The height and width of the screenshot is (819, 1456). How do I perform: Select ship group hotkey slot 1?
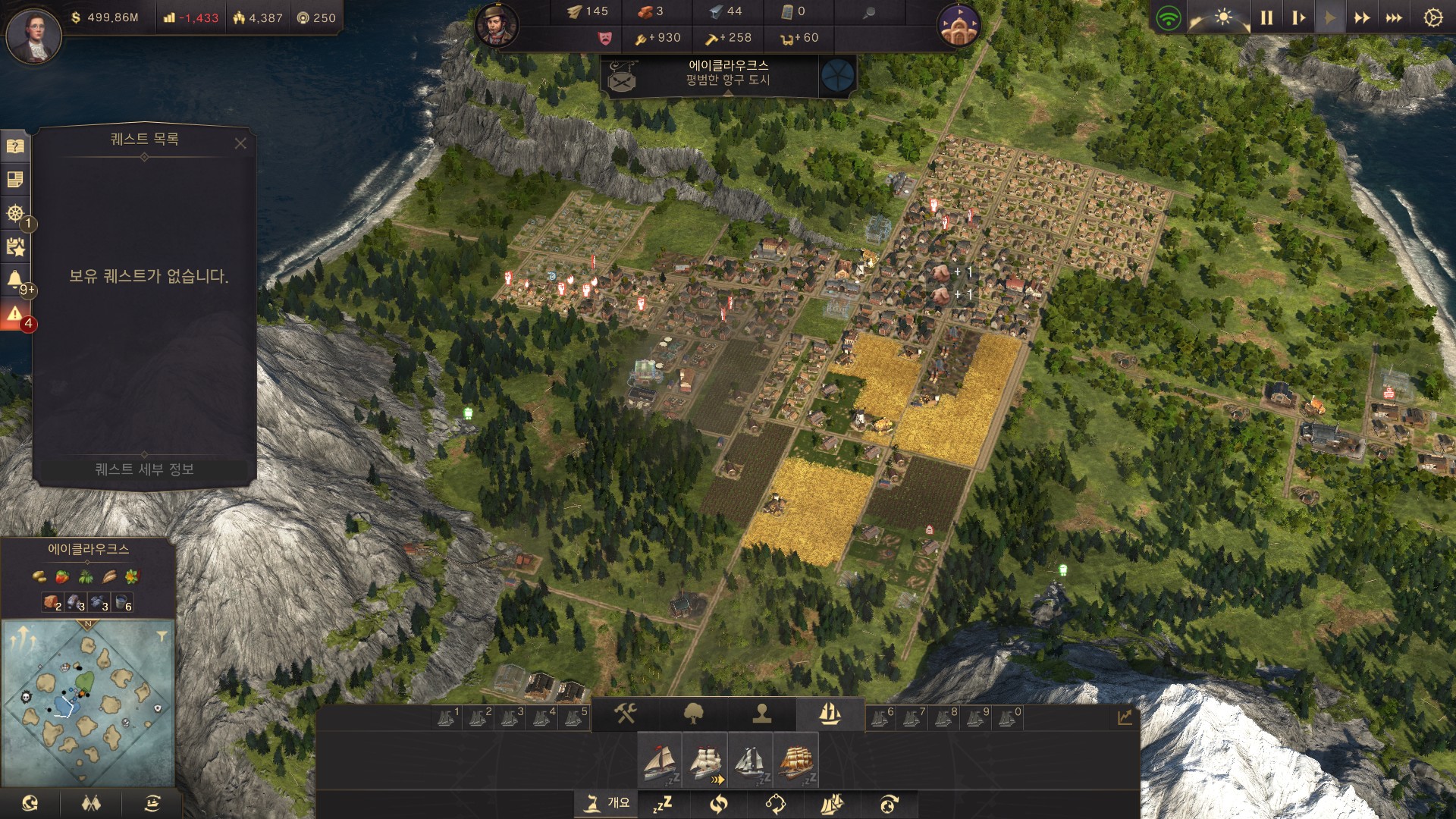pyautogui.click(x=447, y=717)
